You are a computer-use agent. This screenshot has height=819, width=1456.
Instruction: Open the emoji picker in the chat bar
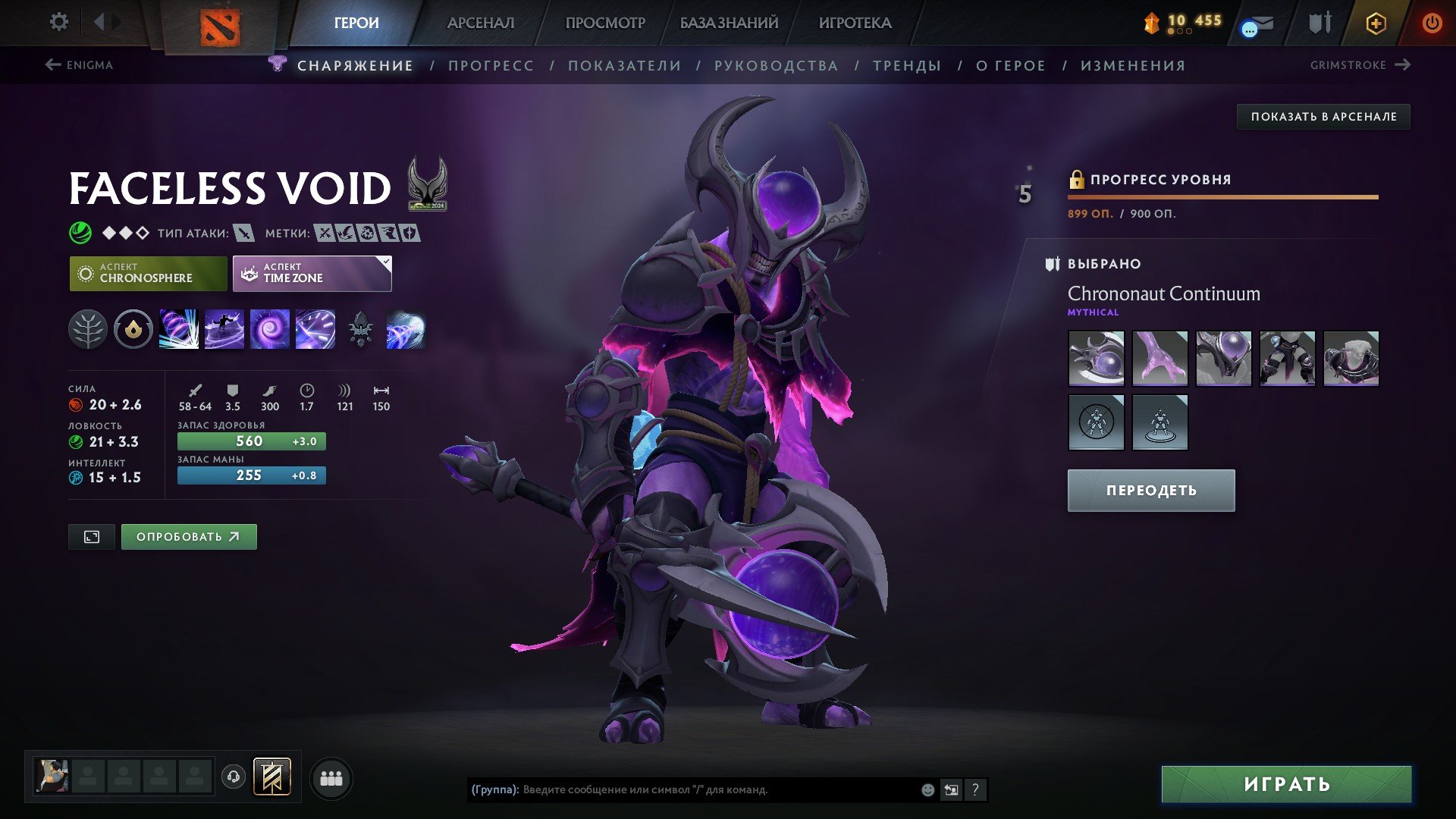927,789
